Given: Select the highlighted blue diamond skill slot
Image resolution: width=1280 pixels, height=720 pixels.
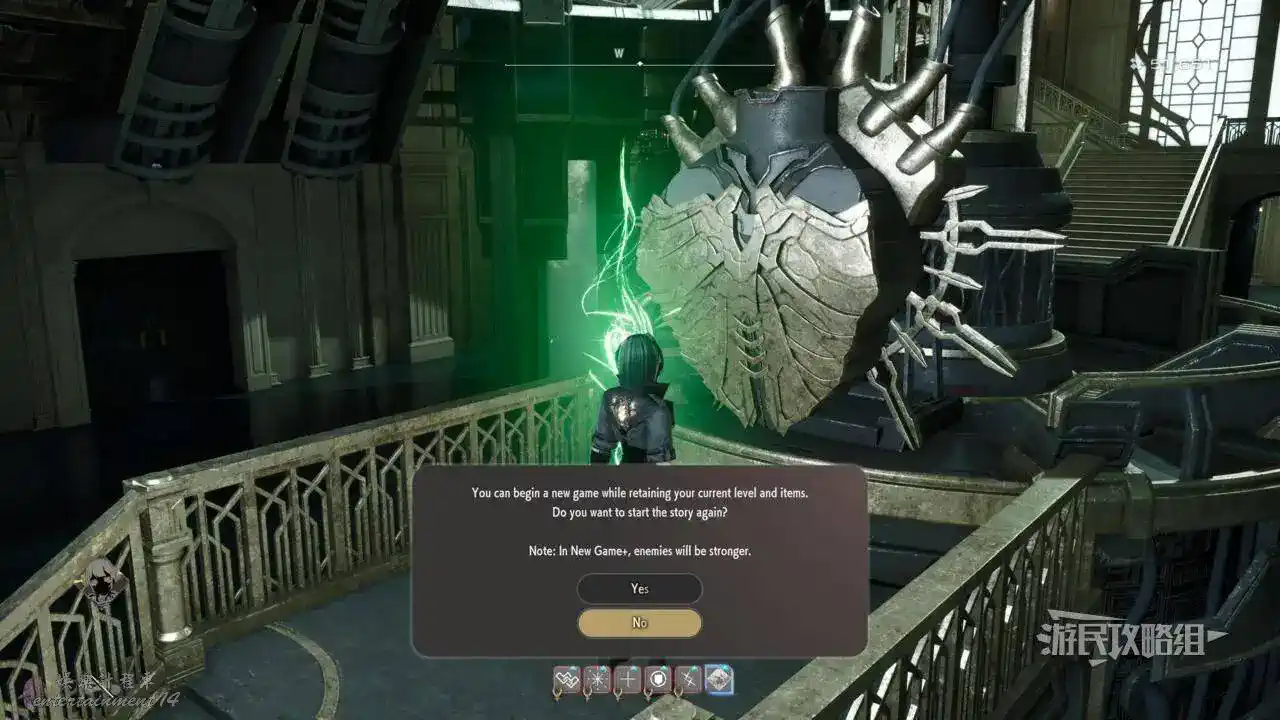Looking at the screenshot, I should tap(719, 680).
